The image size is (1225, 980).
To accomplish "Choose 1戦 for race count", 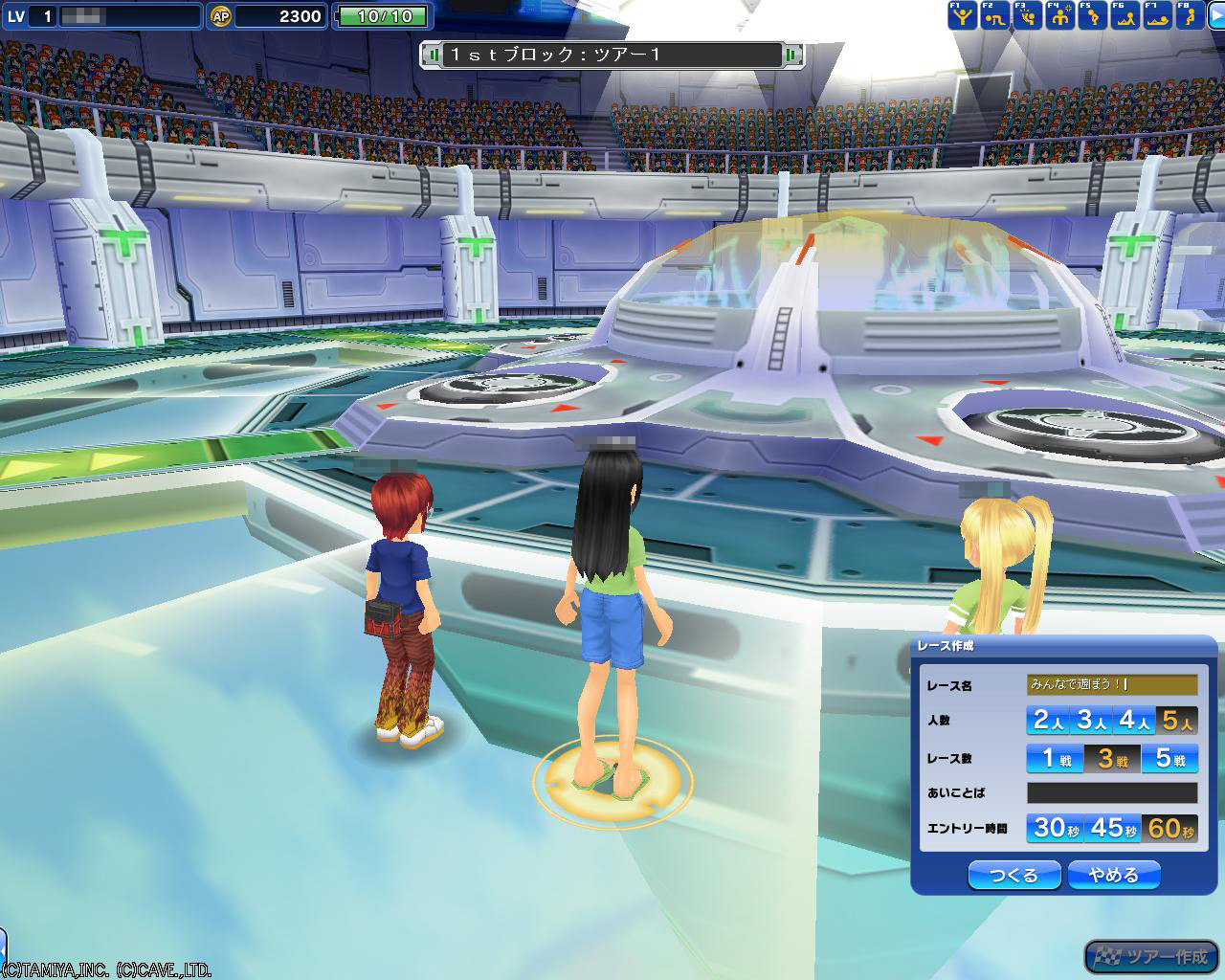I will pyautogui.click(x=1055, y=759).
